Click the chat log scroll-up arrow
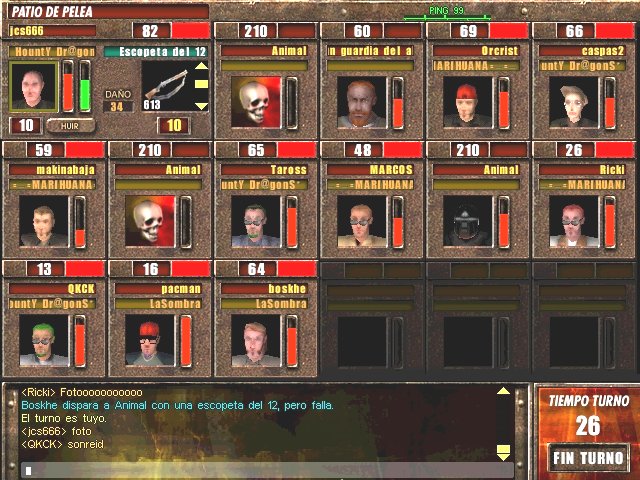Screen dimensions: 640x480 (x=504, y=391)
